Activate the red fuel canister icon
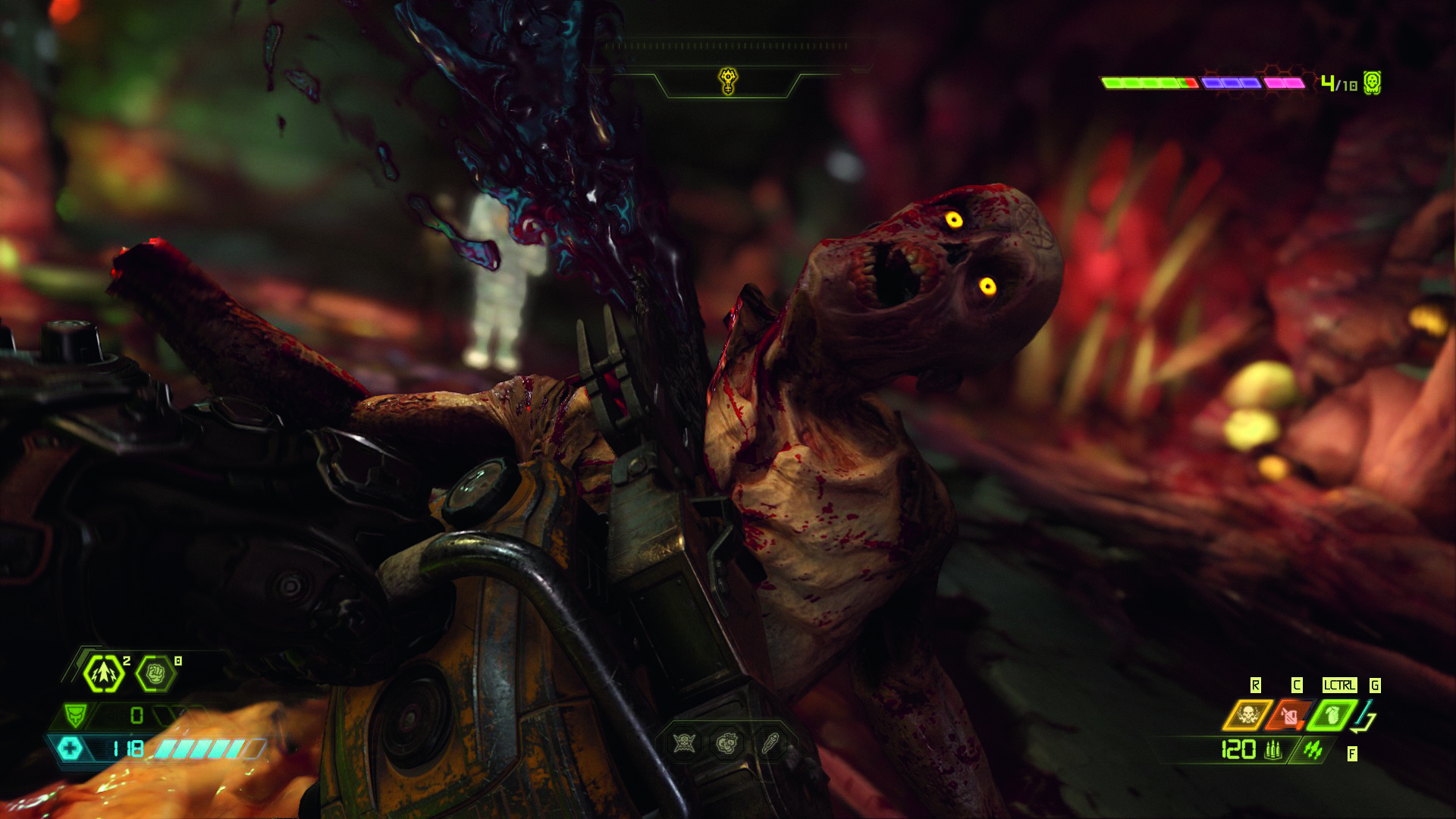This screenshot has height=819, width=1456. point(1290,715)
